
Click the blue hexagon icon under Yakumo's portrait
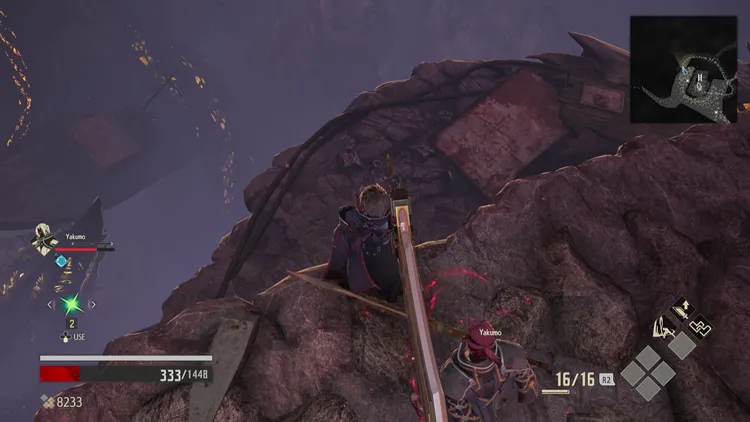pos(61,261)
